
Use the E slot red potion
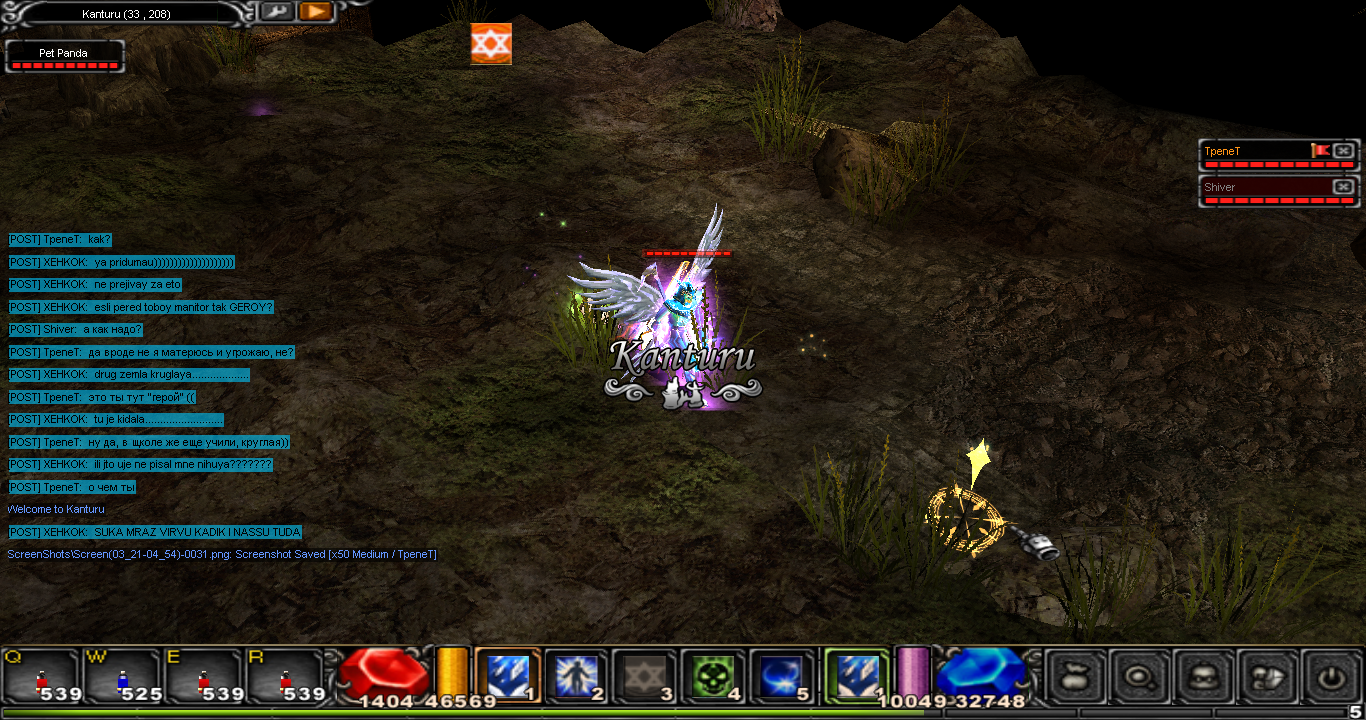click(x=204, y=675)
